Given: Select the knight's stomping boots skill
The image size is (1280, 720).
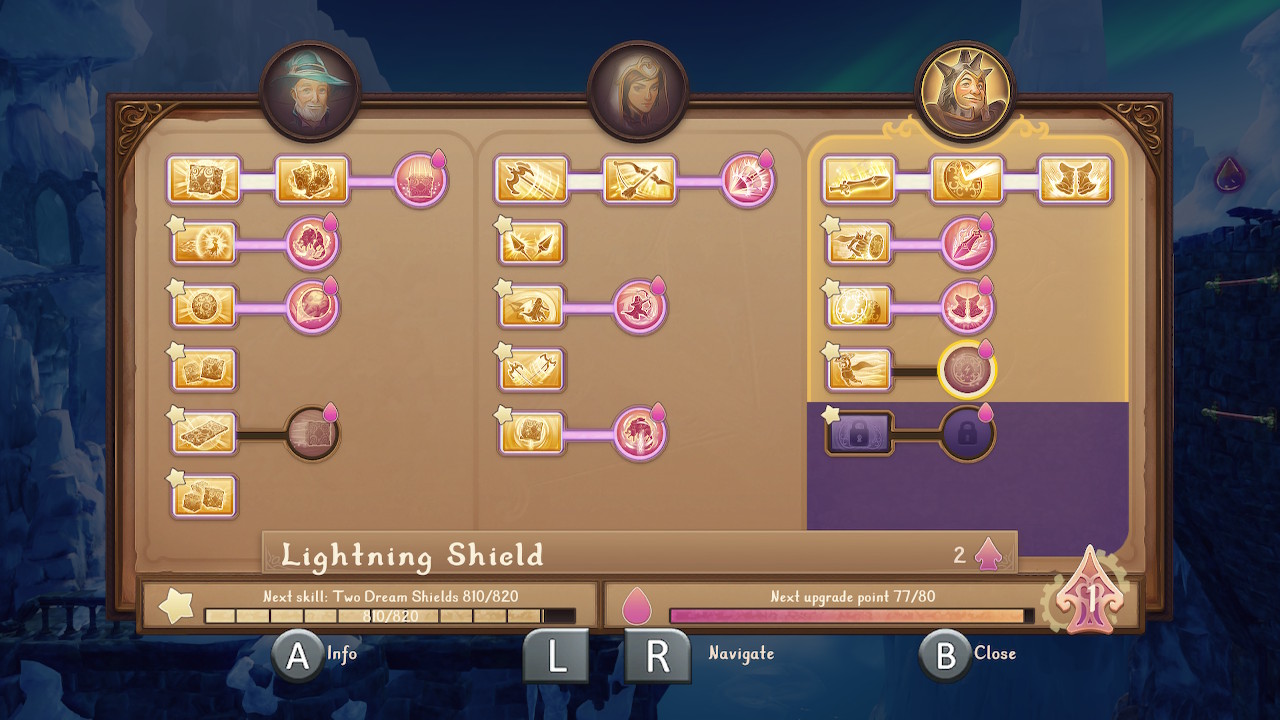Looking at the screenshot, I should [1075, 180].
